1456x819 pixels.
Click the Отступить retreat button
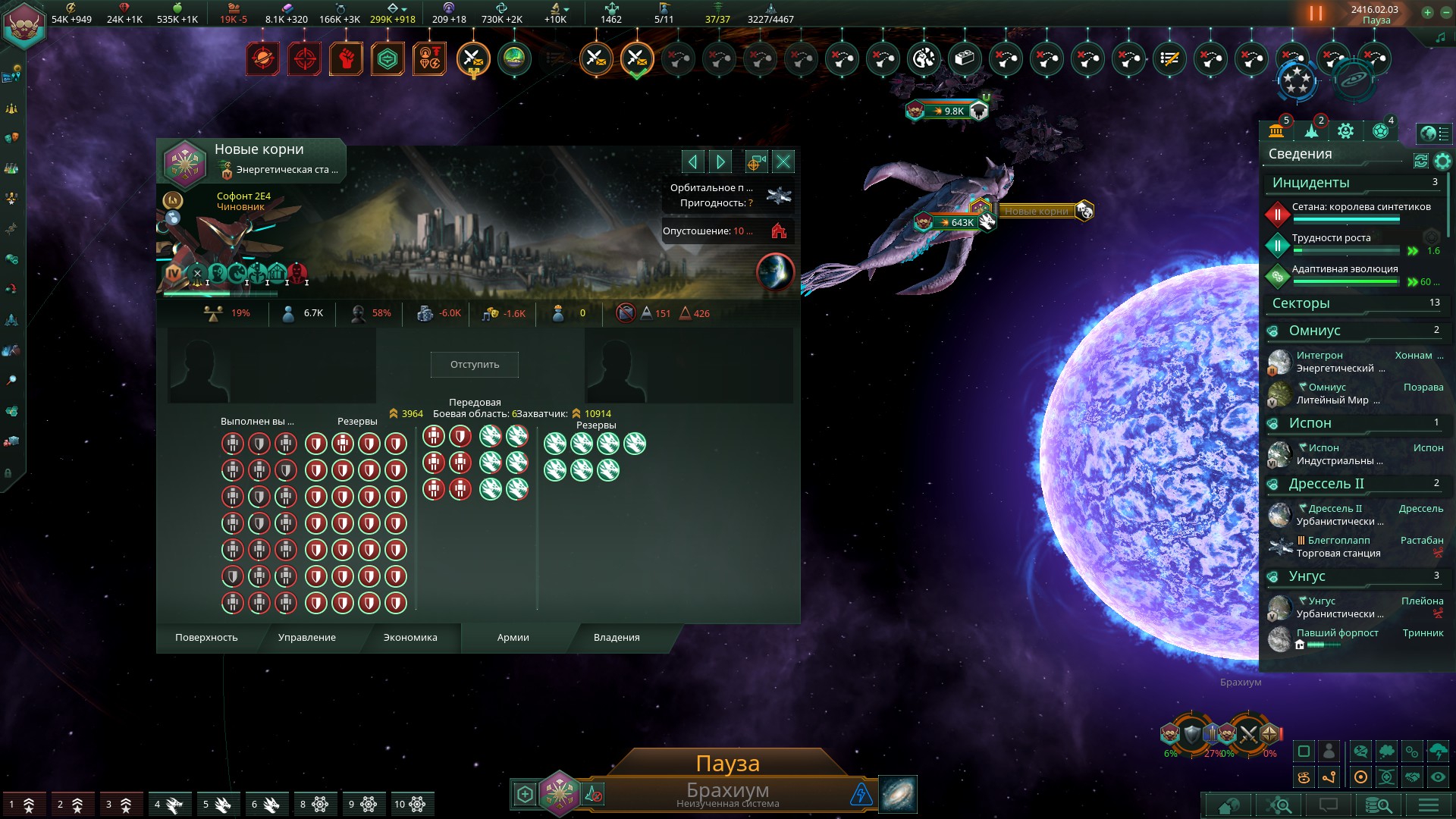coord(475,365)
